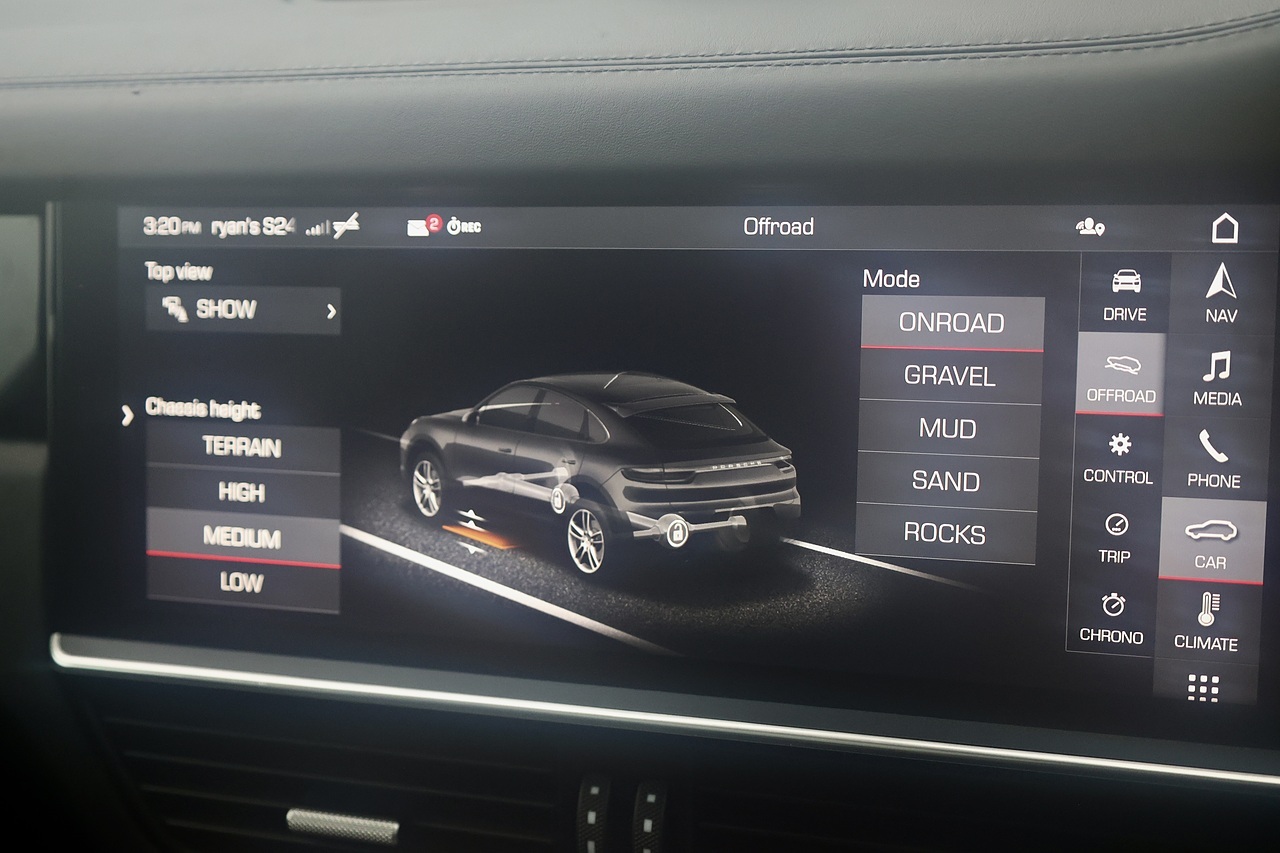Open the CHRONO stopwatch function
The height and width of the screenshot is (853, 1280).
click(1113, 620)
